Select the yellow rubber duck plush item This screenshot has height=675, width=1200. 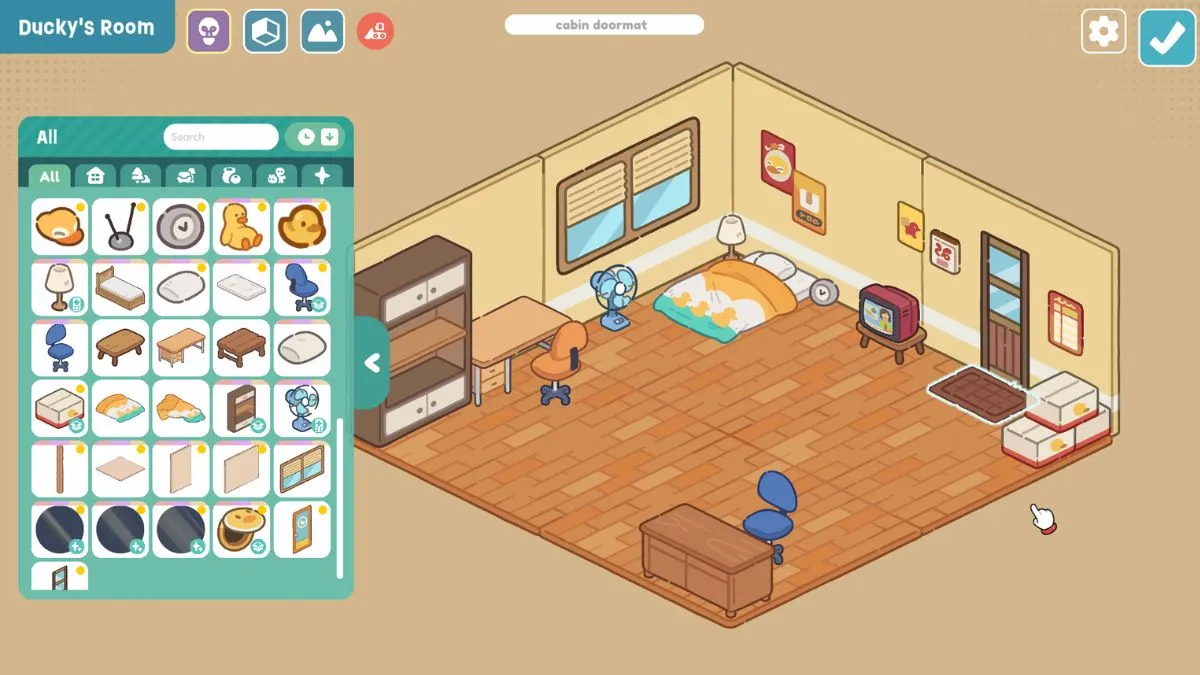pyautogui.click(x=240, y=226)
